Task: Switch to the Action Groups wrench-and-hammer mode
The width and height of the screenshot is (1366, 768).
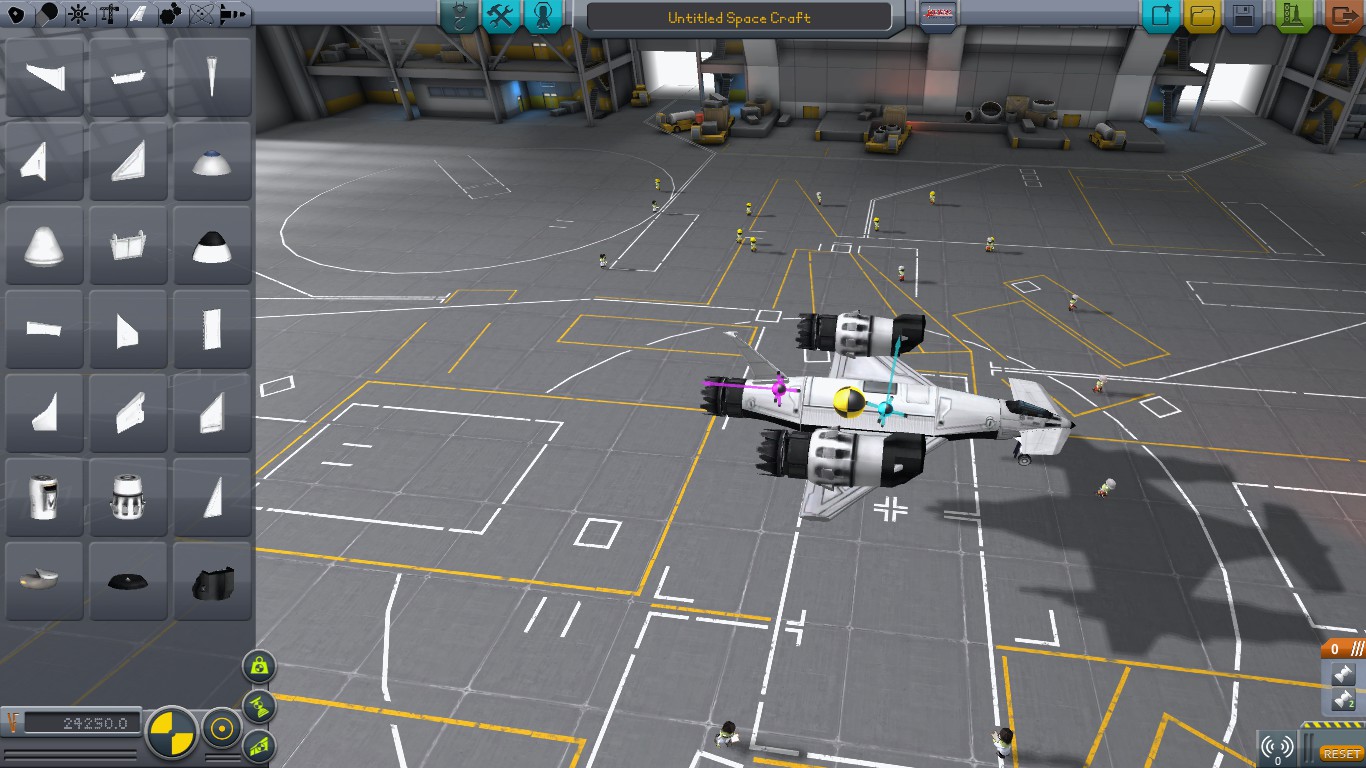Action: (x=500, y=16)
